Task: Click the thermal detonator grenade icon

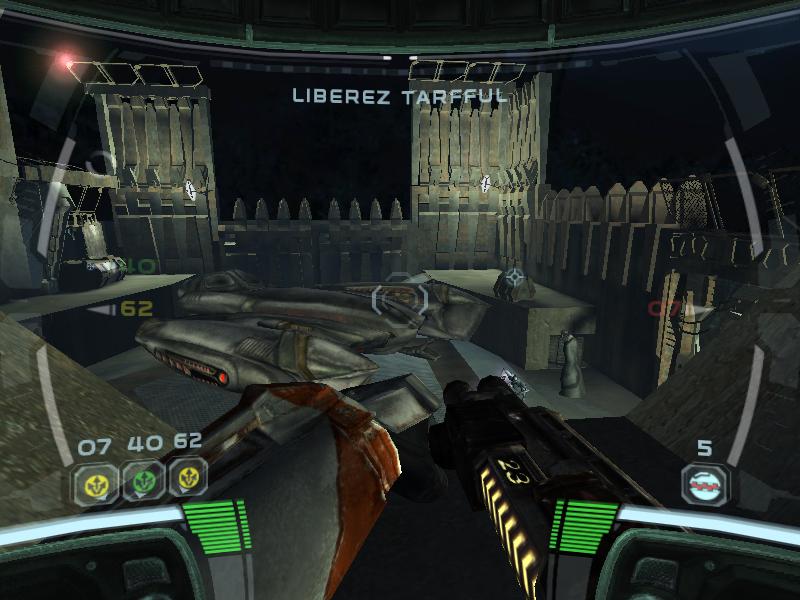Action: tap(705, 484)
